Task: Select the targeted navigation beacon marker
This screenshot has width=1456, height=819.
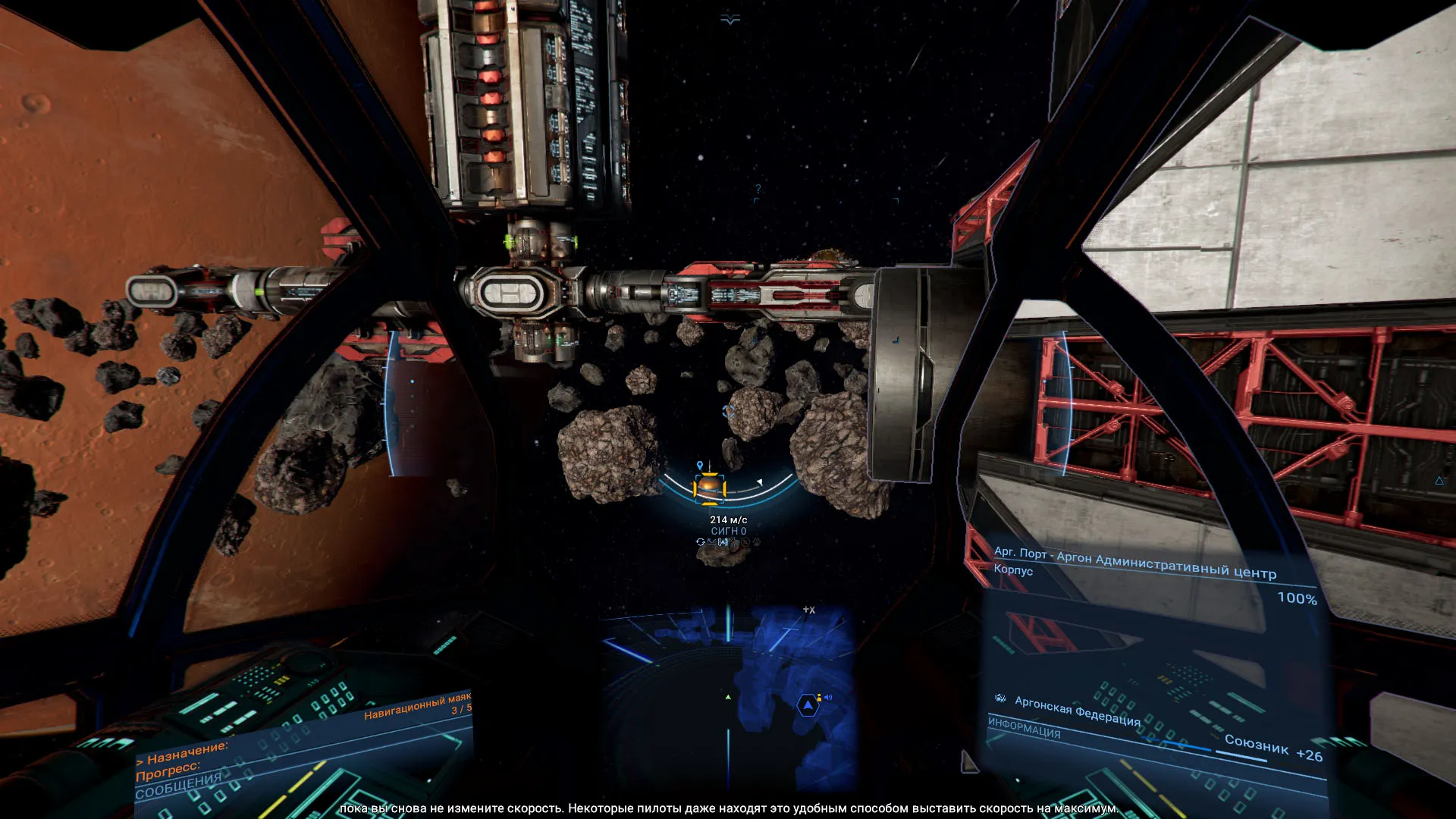Action: click(710, 488)
